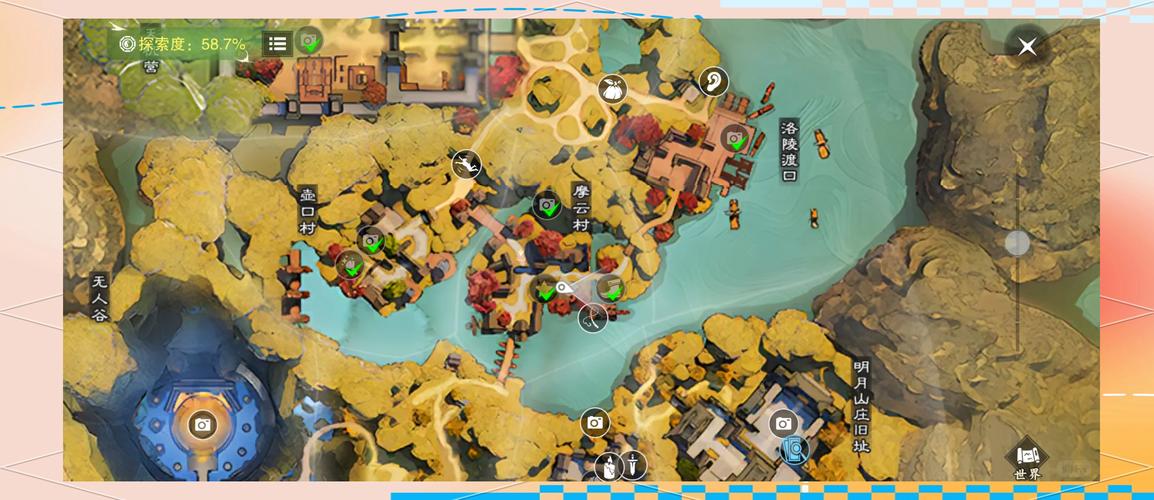Switch to the 世界 world map

1027,461
